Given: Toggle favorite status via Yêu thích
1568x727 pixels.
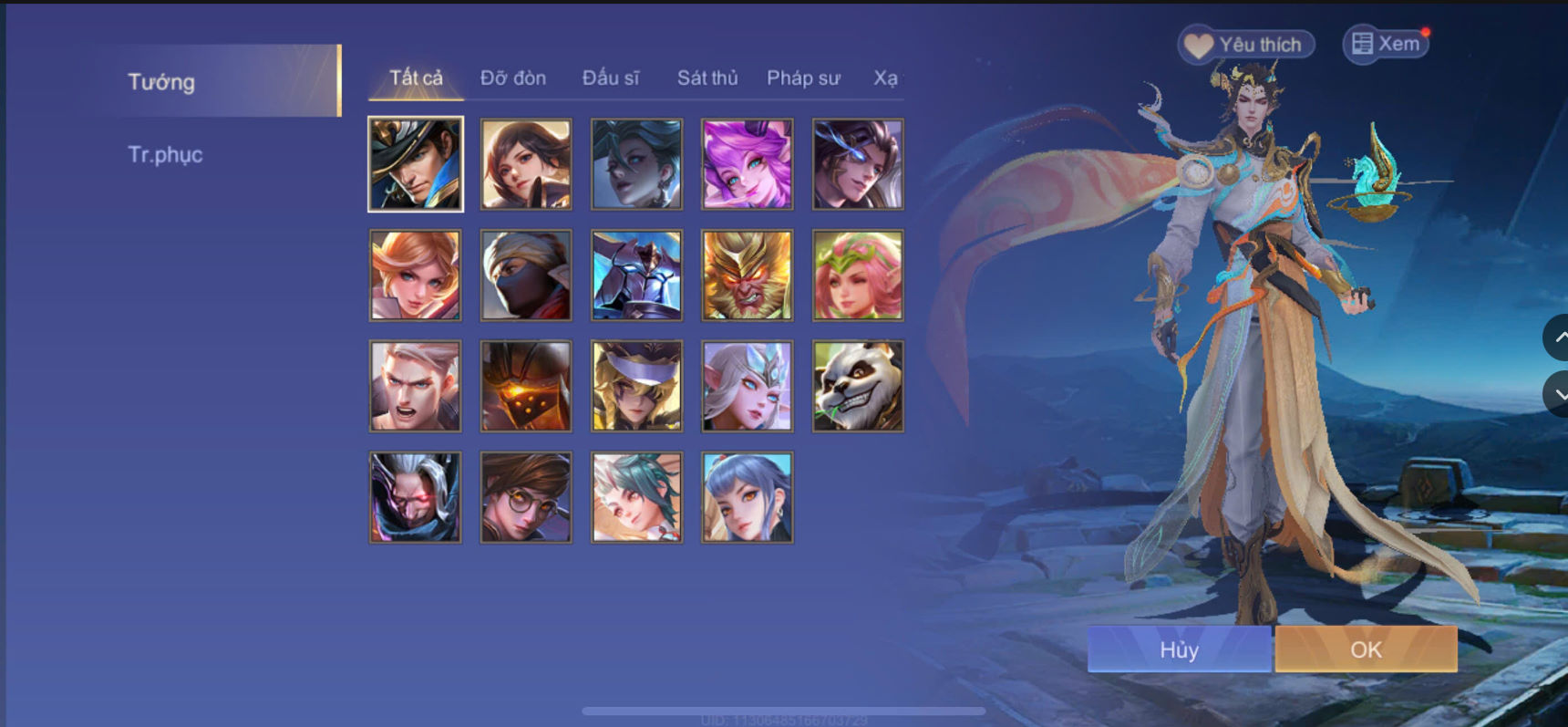Looking at the screenshot, I should [1244, 43].
